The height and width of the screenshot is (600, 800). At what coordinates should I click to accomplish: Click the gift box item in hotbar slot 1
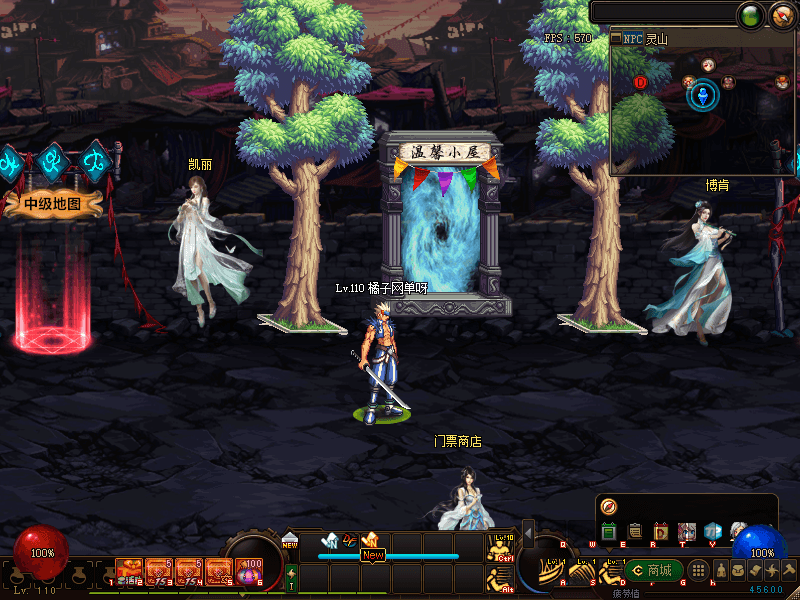tap(128, 569)
